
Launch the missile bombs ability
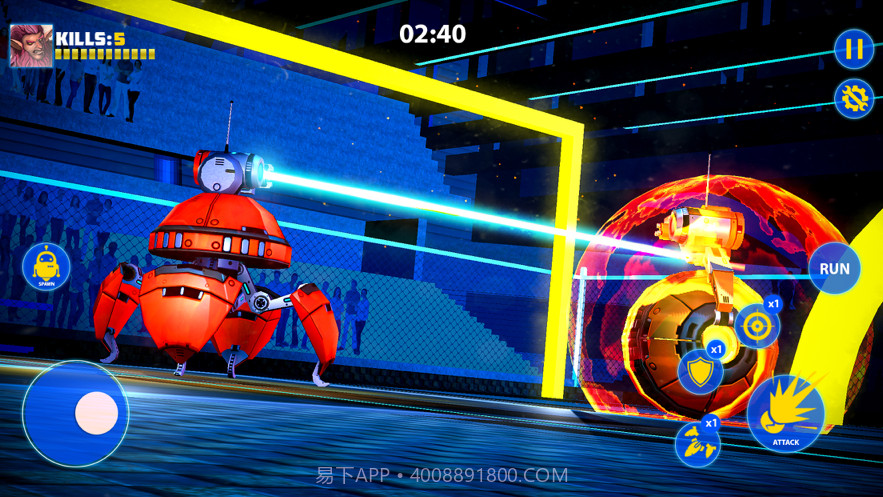[697, 443]
